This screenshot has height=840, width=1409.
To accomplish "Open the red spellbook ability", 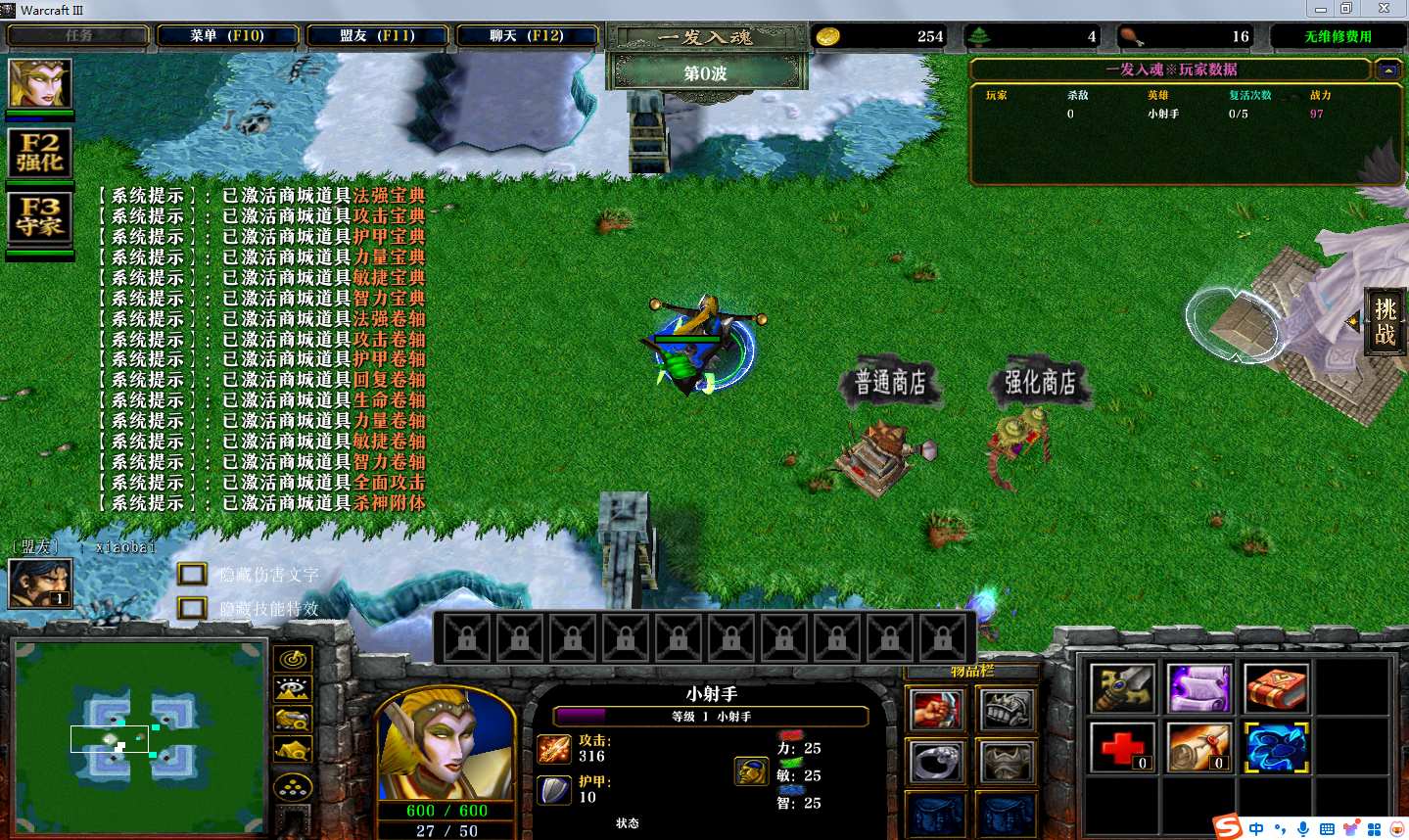I will pos(1276,687).
